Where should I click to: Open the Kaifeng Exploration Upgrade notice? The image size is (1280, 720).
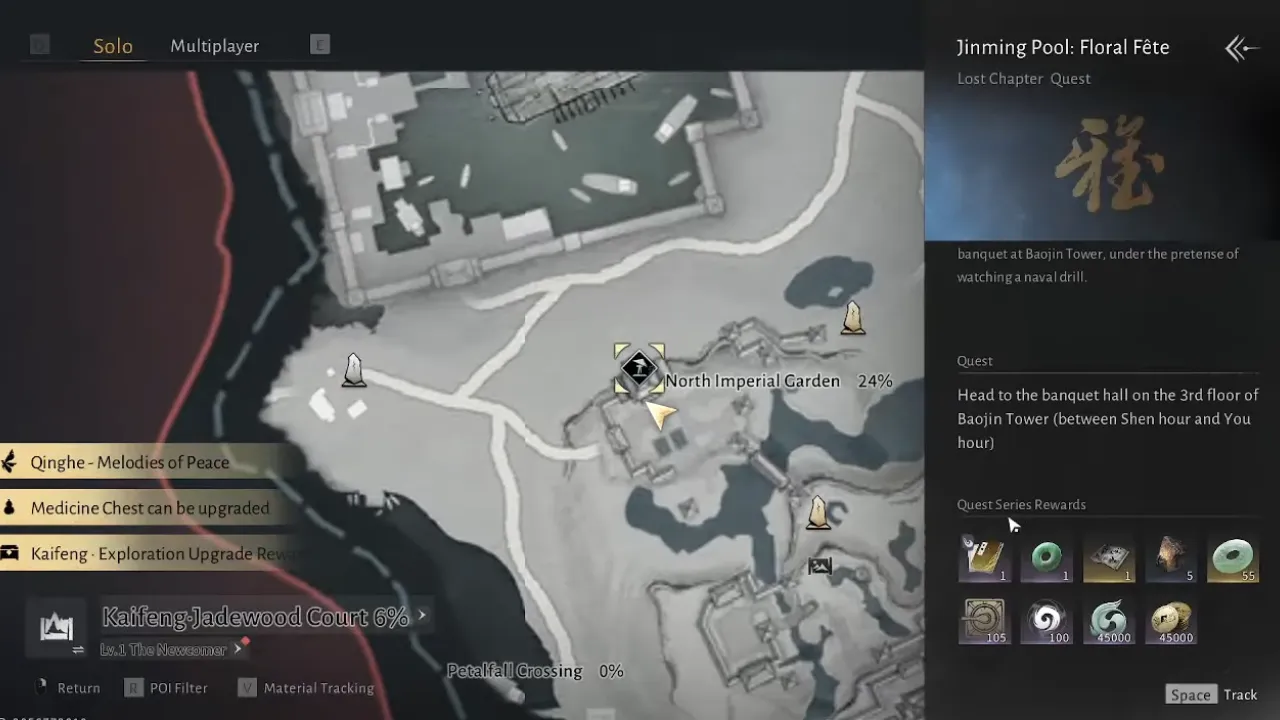pos(150,554)
